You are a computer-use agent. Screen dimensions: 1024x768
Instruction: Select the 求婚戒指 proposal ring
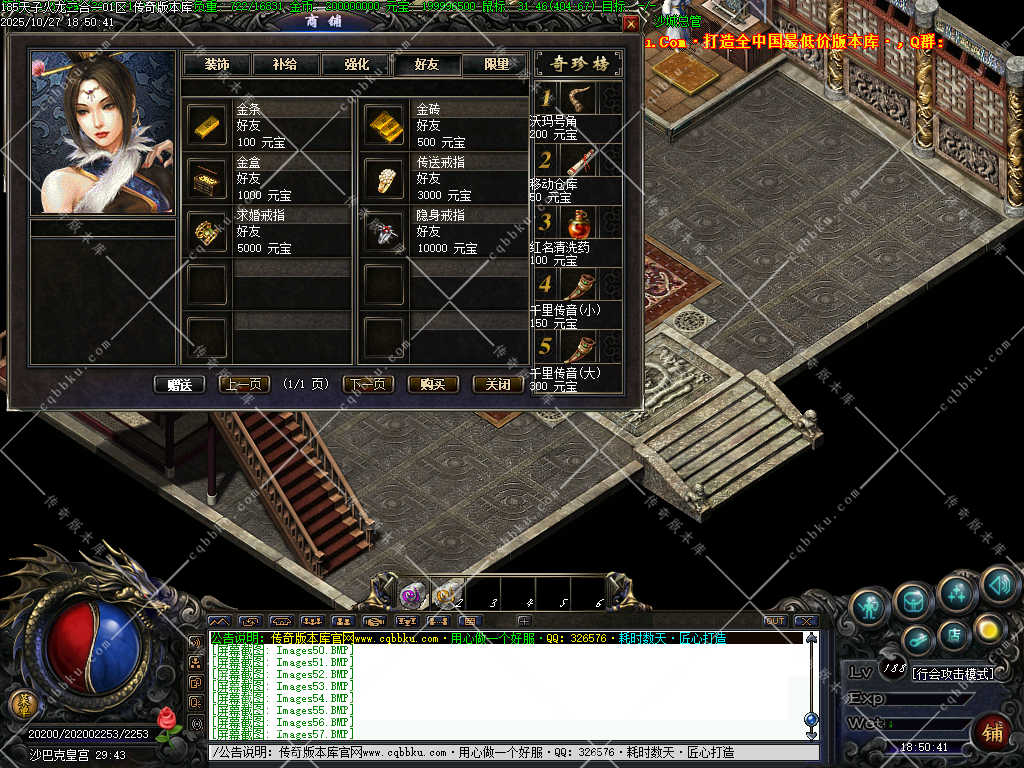pos(208,232)
